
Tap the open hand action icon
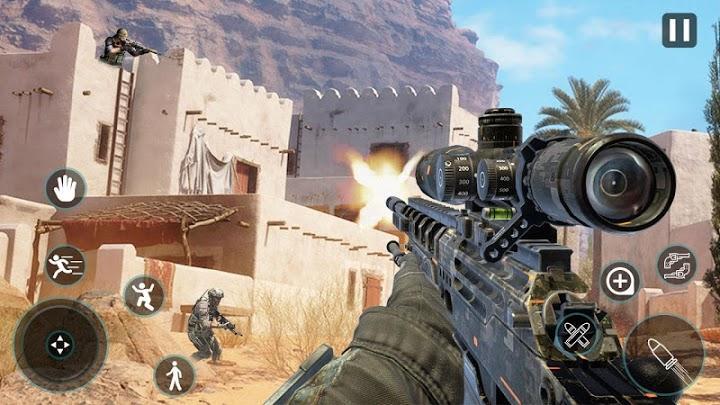65,188
